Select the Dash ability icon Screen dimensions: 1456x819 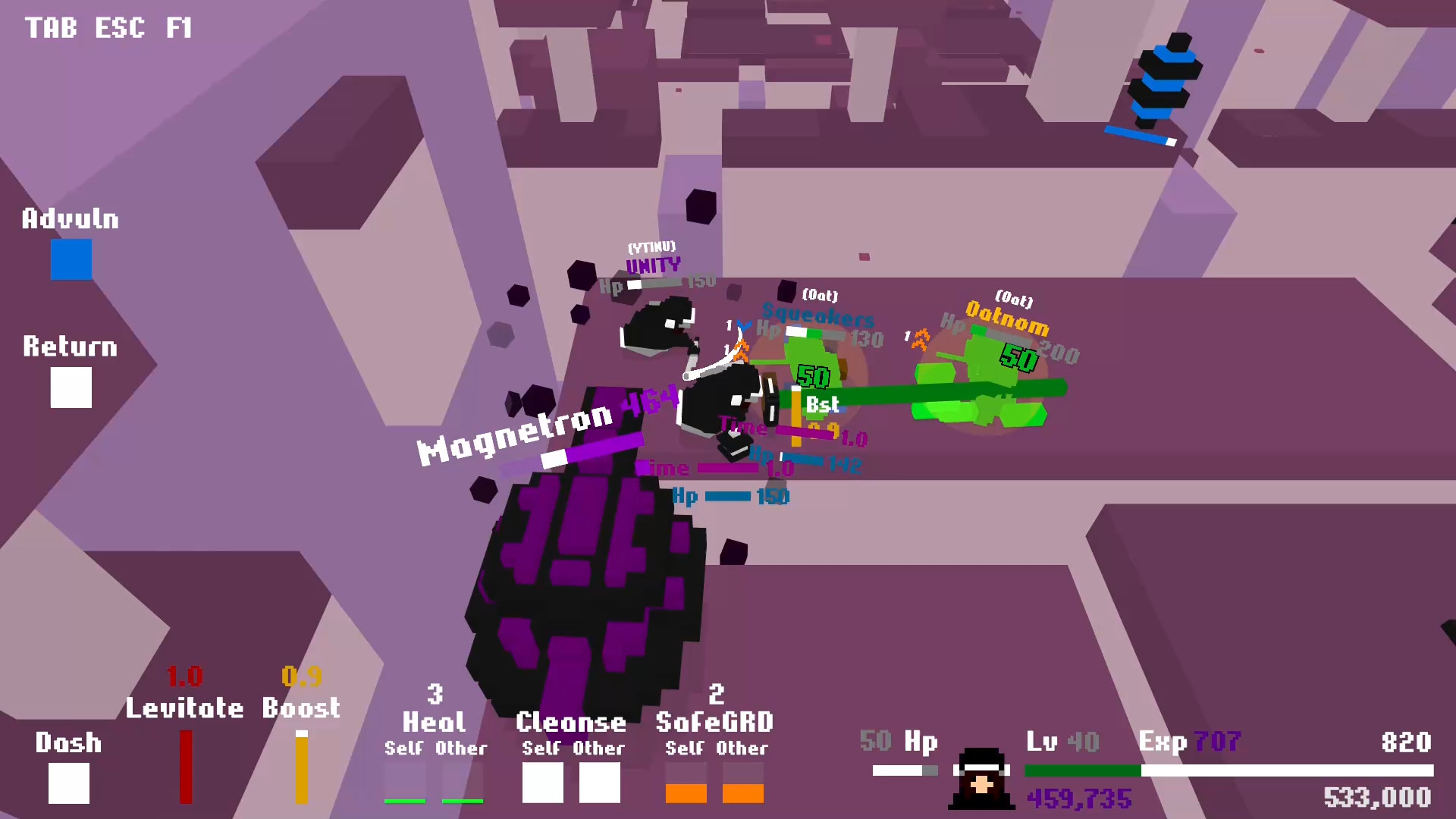click(68, 783)
